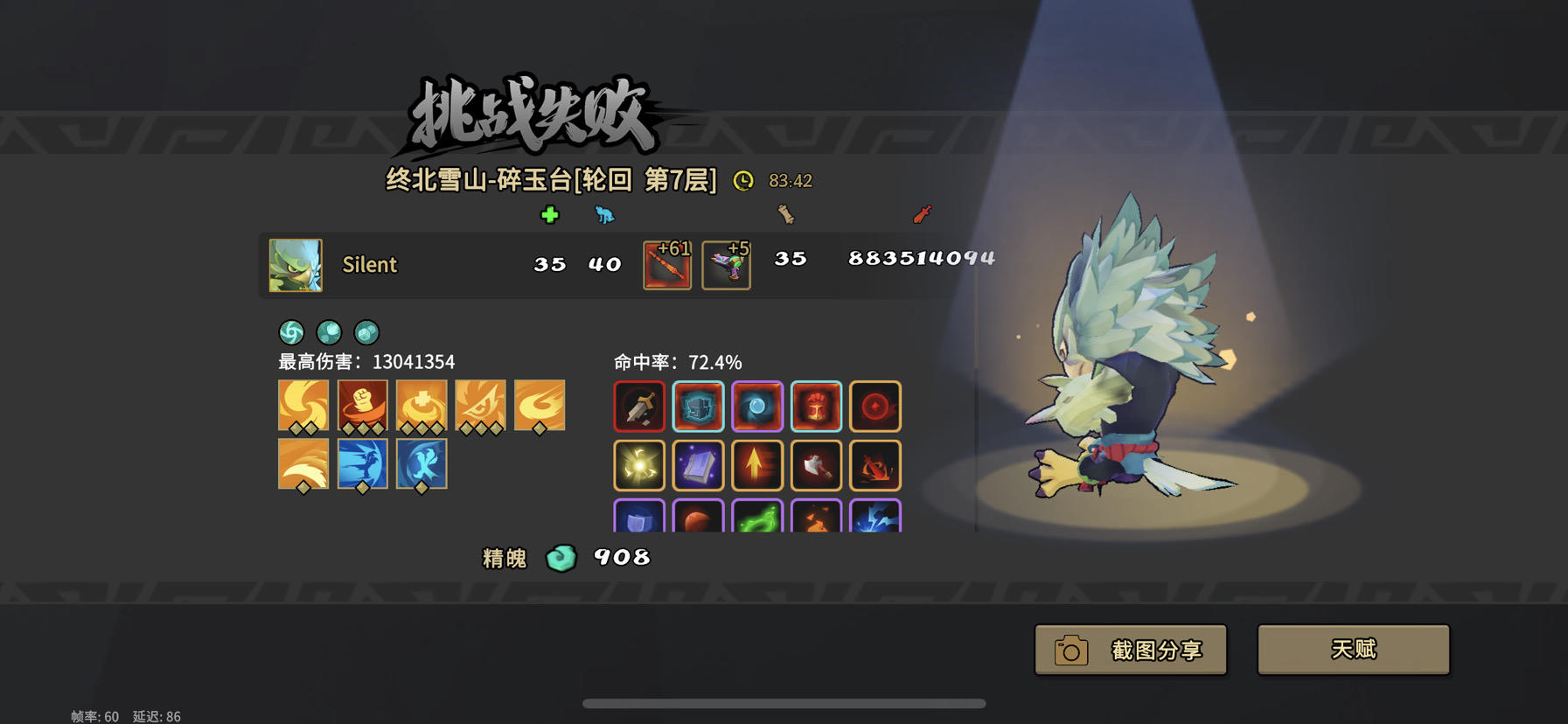Toggle the blue dragon skill icon

coord(363,464)
